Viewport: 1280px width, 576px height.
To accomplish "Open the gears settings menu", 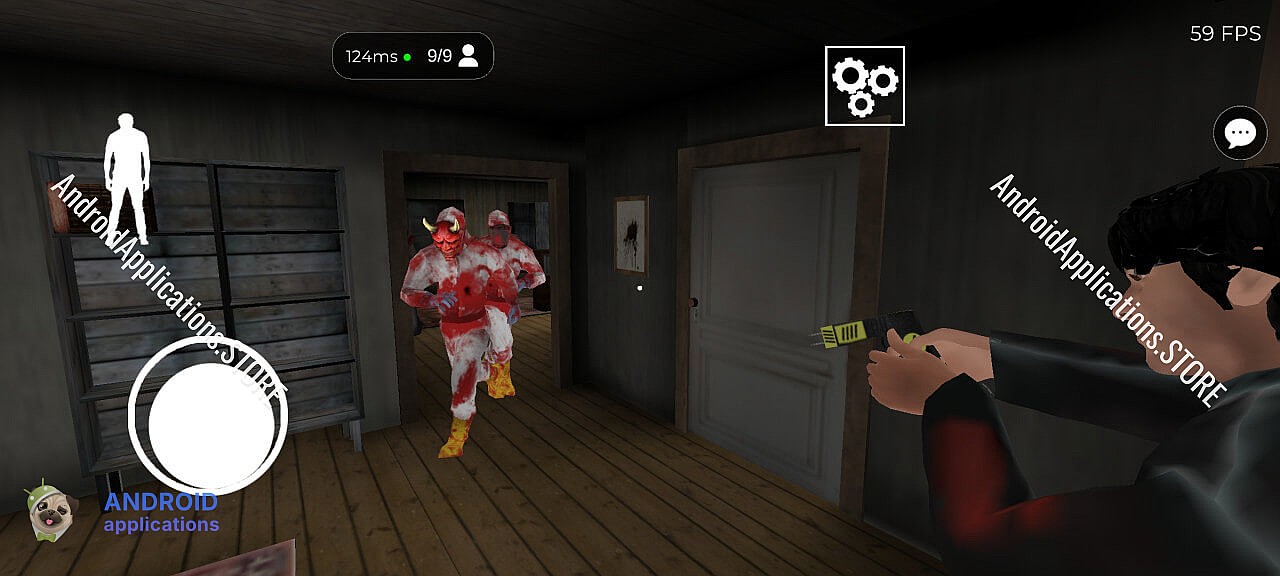I will pos(864,86).
